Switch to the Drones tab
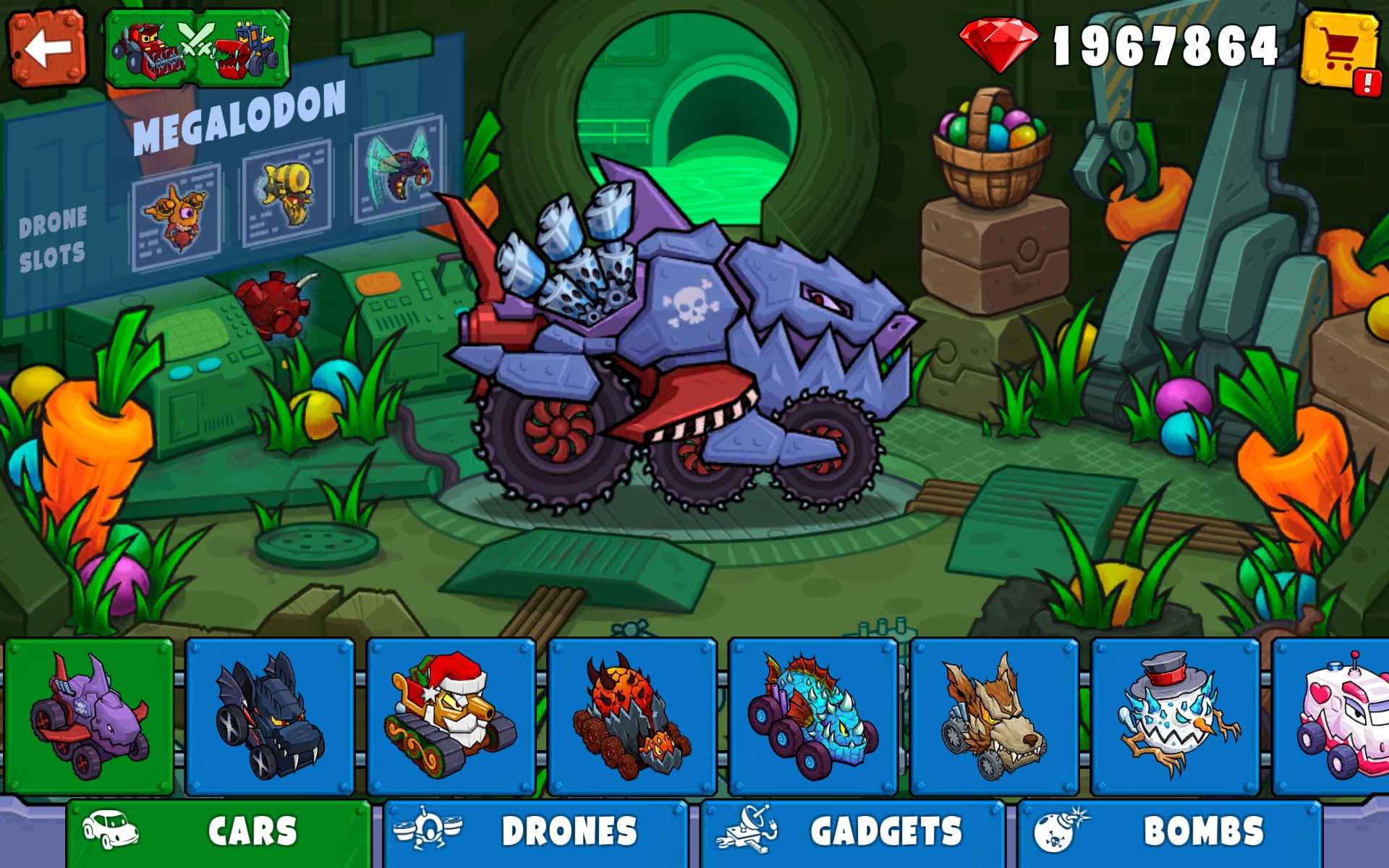 pos(535,832)
